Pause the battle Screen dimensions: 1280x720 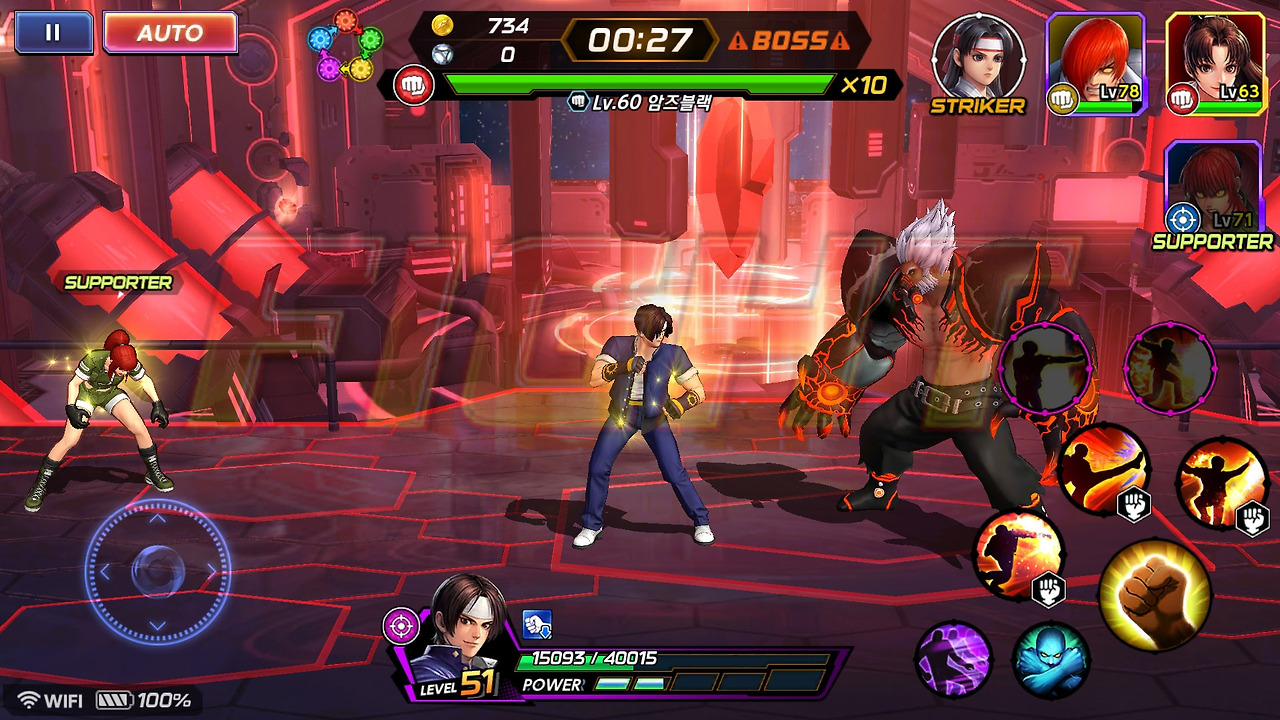(x=53, y=32)
